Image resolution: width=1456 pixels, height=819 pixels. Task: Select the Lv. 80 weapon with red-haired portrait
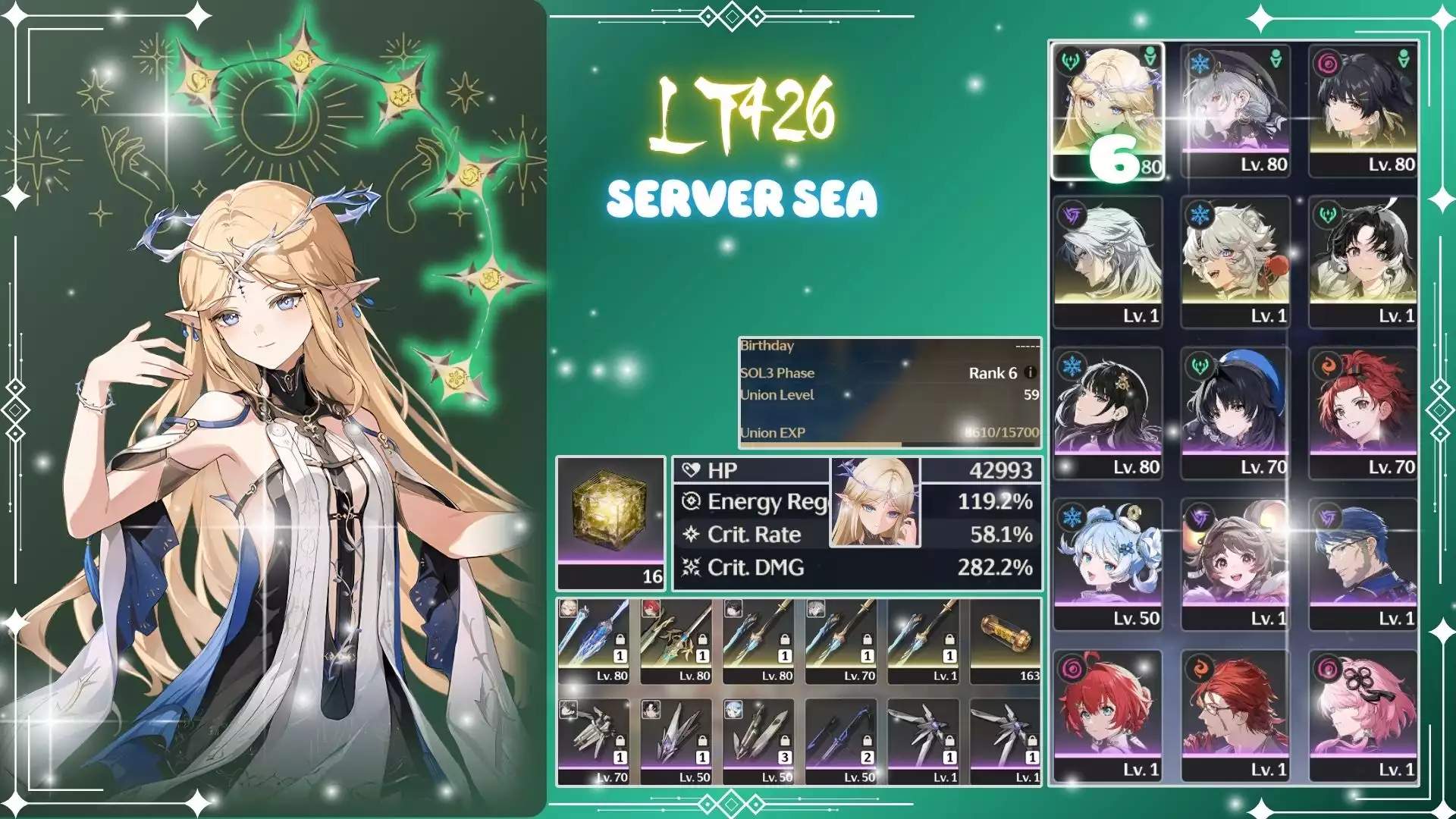point(676,641)
